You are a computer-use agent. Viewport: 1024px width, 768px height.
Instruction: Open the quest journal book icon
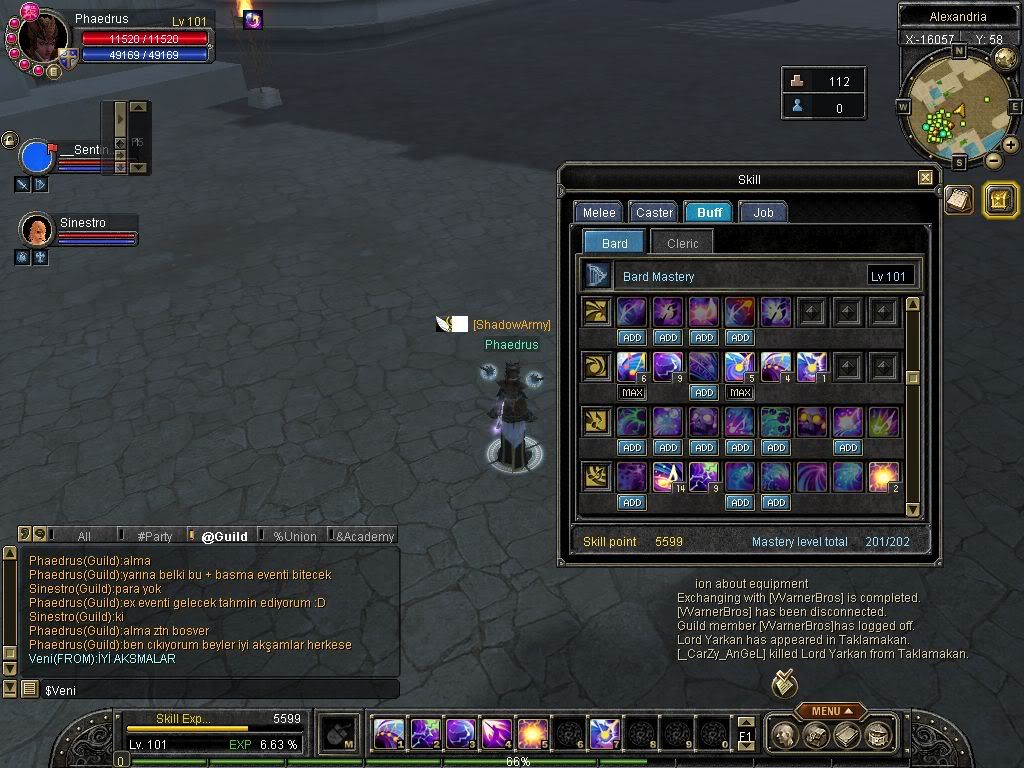click(x=959, y=199)
